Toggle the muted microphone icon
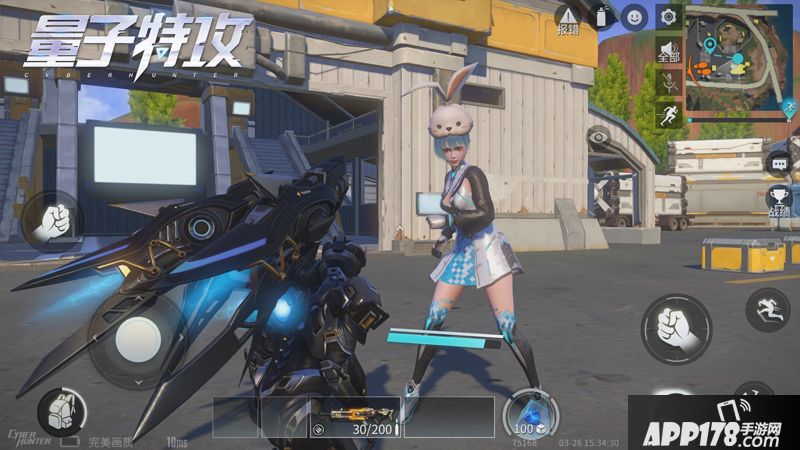The height and width of the screenshot is (450, 800). pos(668,83)
